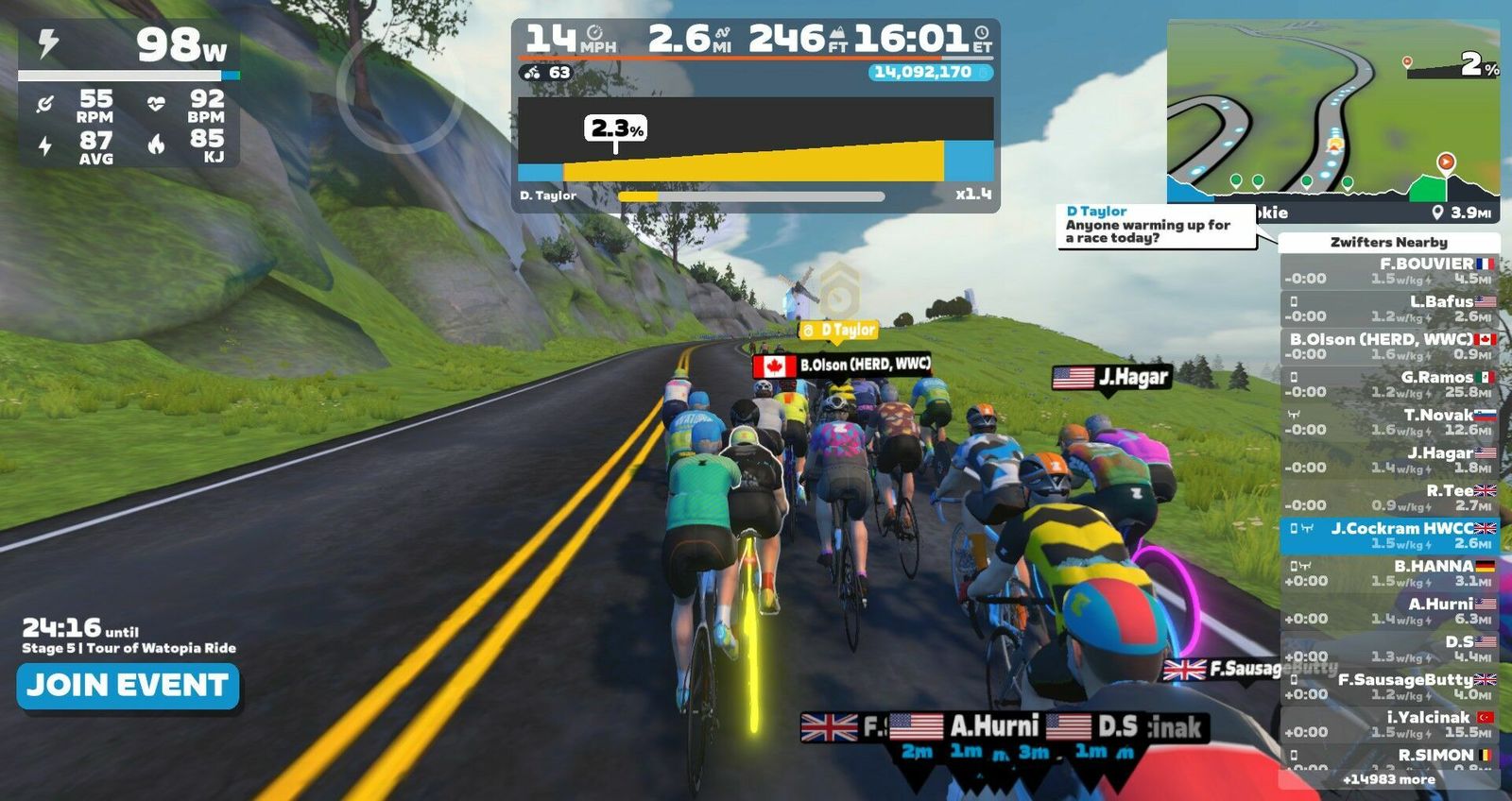
Task: Select B.HANNA in the nearby list
Action: point(1389,573)
